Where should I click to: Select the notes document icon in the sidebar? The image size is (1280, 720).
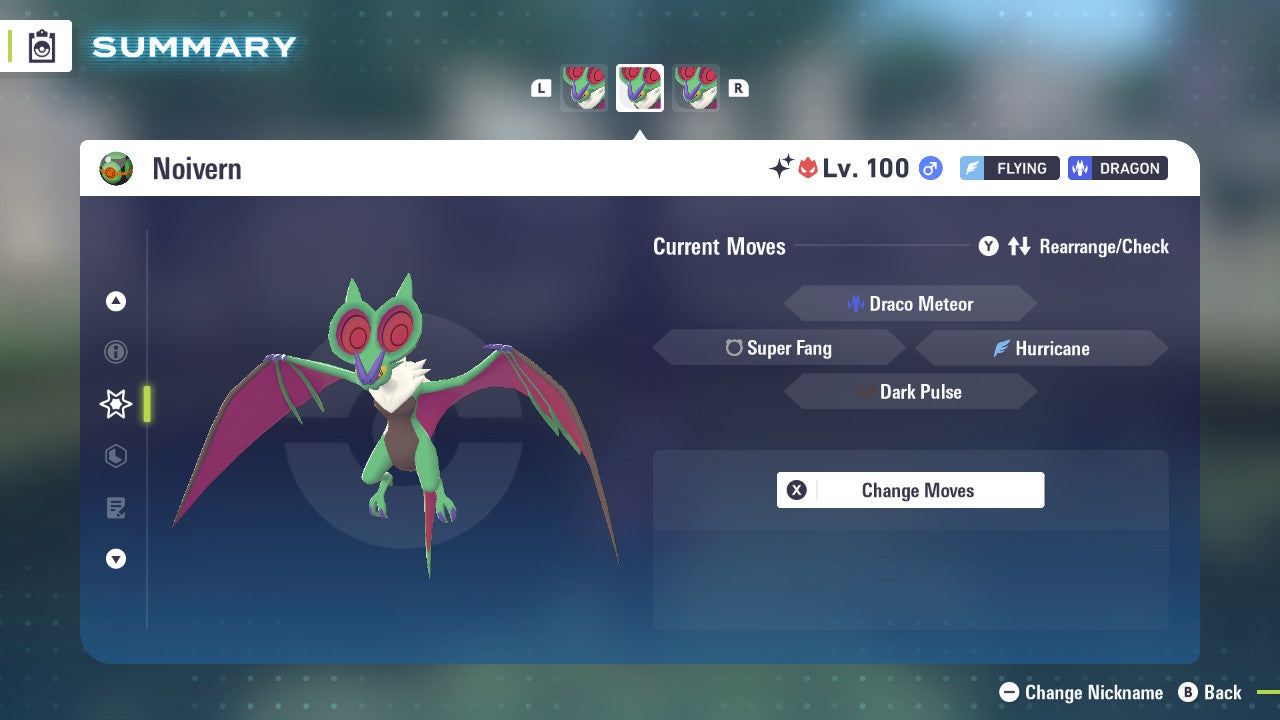pyautogui.click(x=115, y=508)
